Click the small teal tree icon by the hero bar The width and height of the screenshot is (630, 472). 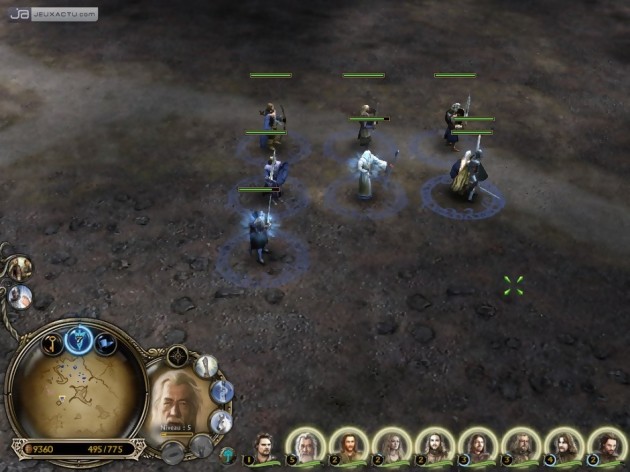(x=229, y=453)
